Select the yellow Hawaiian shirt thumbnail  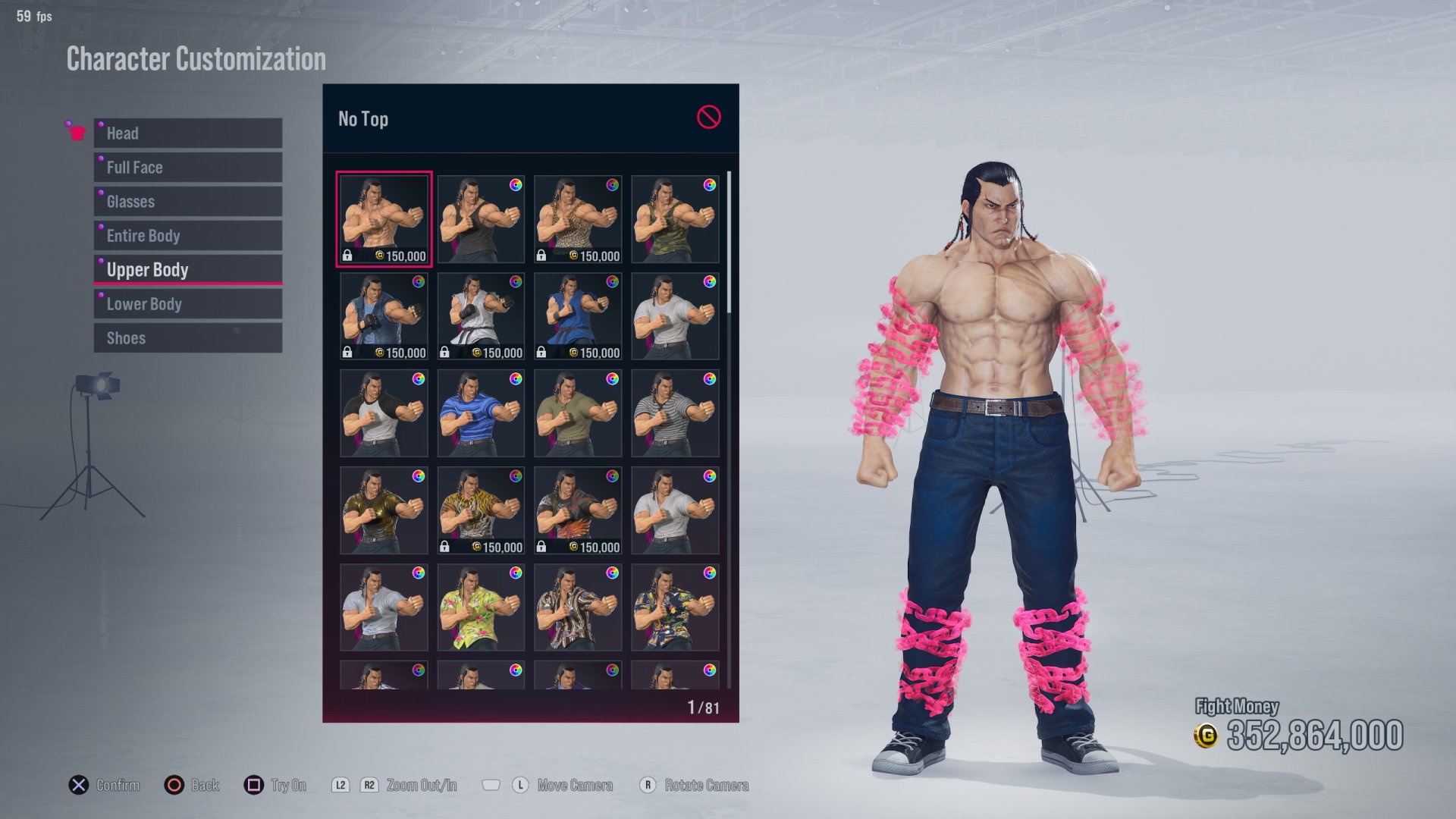tap(480, 607)
